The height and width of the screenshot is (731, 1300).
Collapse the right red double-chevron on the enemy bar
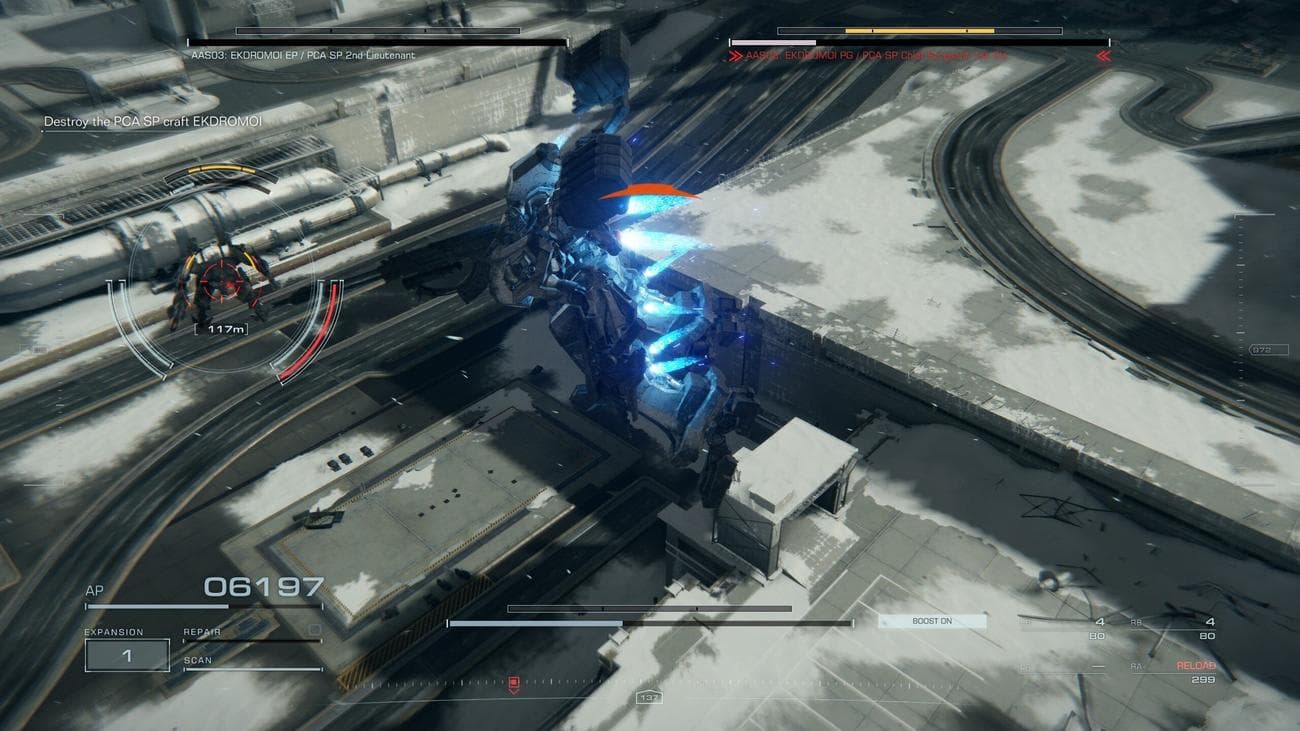tap(1104, 57)
